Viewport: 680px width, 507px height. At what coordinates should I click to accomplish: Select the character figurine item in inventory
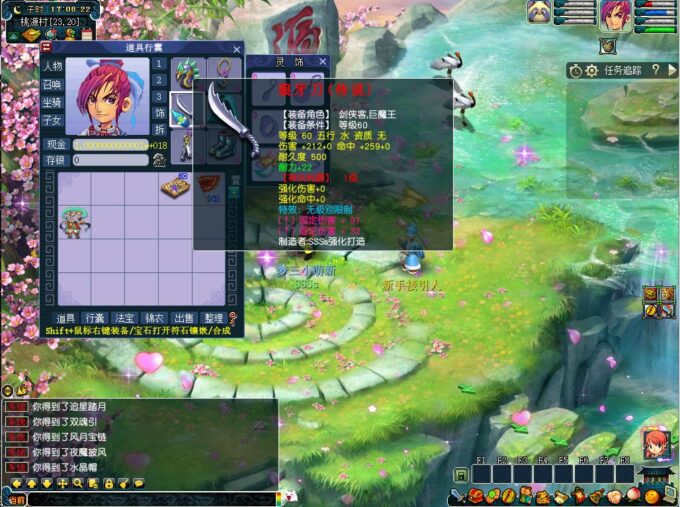point(71,222)
